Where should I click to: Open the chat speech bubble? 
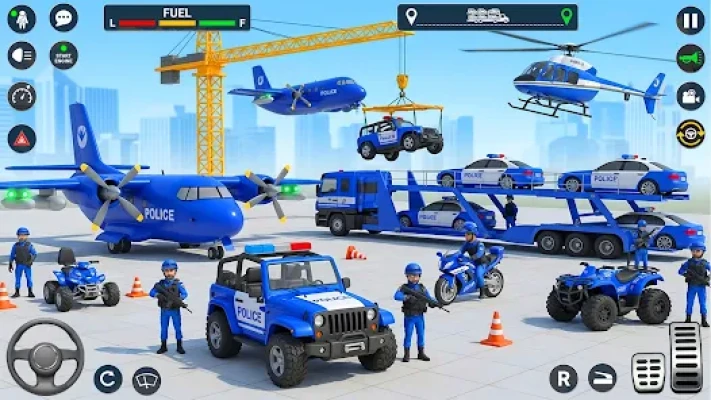tap(63, 18)
